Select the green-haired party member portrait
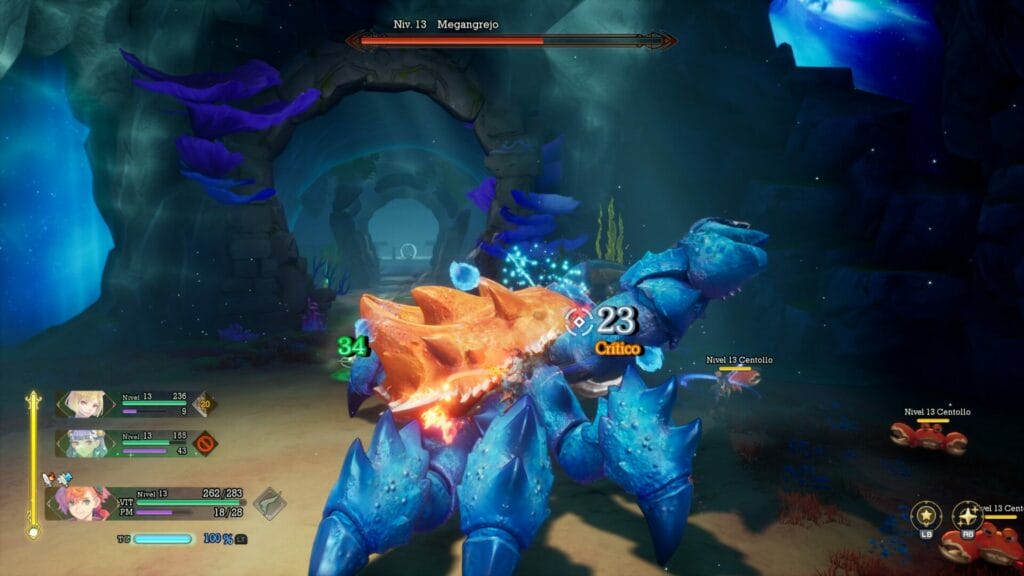Image resolution: width=1024 pixels, height=576 pixels. pyautogui.click(x=83, y=442)
